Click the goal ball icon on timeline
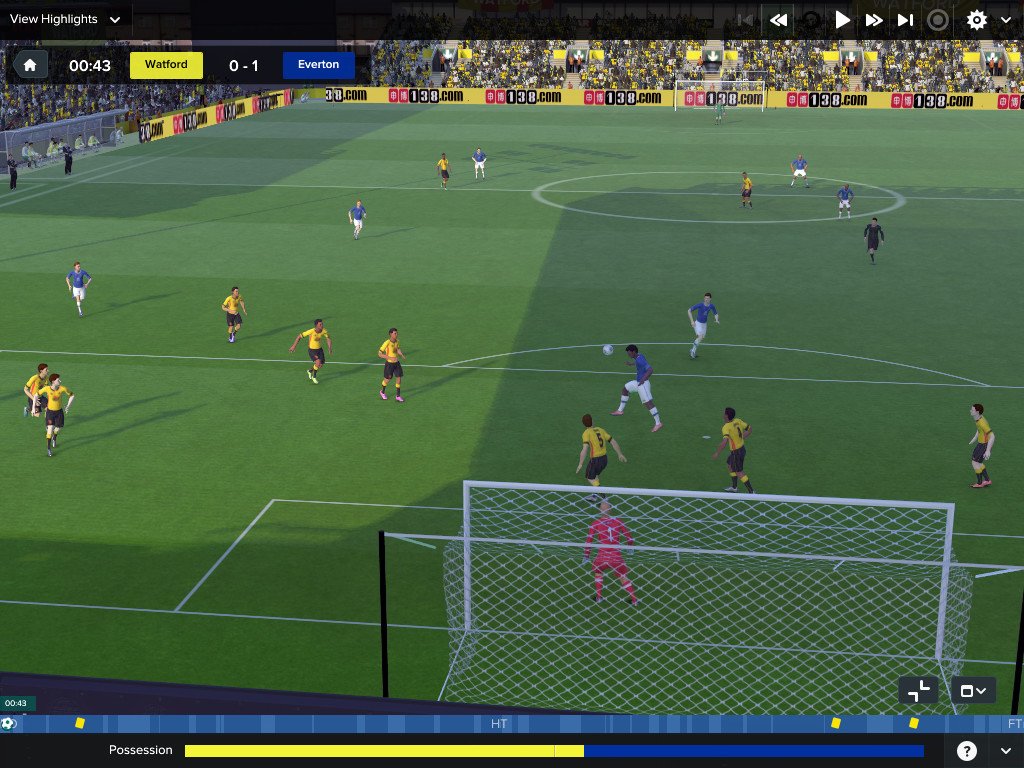This screenshot has height=768, width=1024. coord(9,723)
